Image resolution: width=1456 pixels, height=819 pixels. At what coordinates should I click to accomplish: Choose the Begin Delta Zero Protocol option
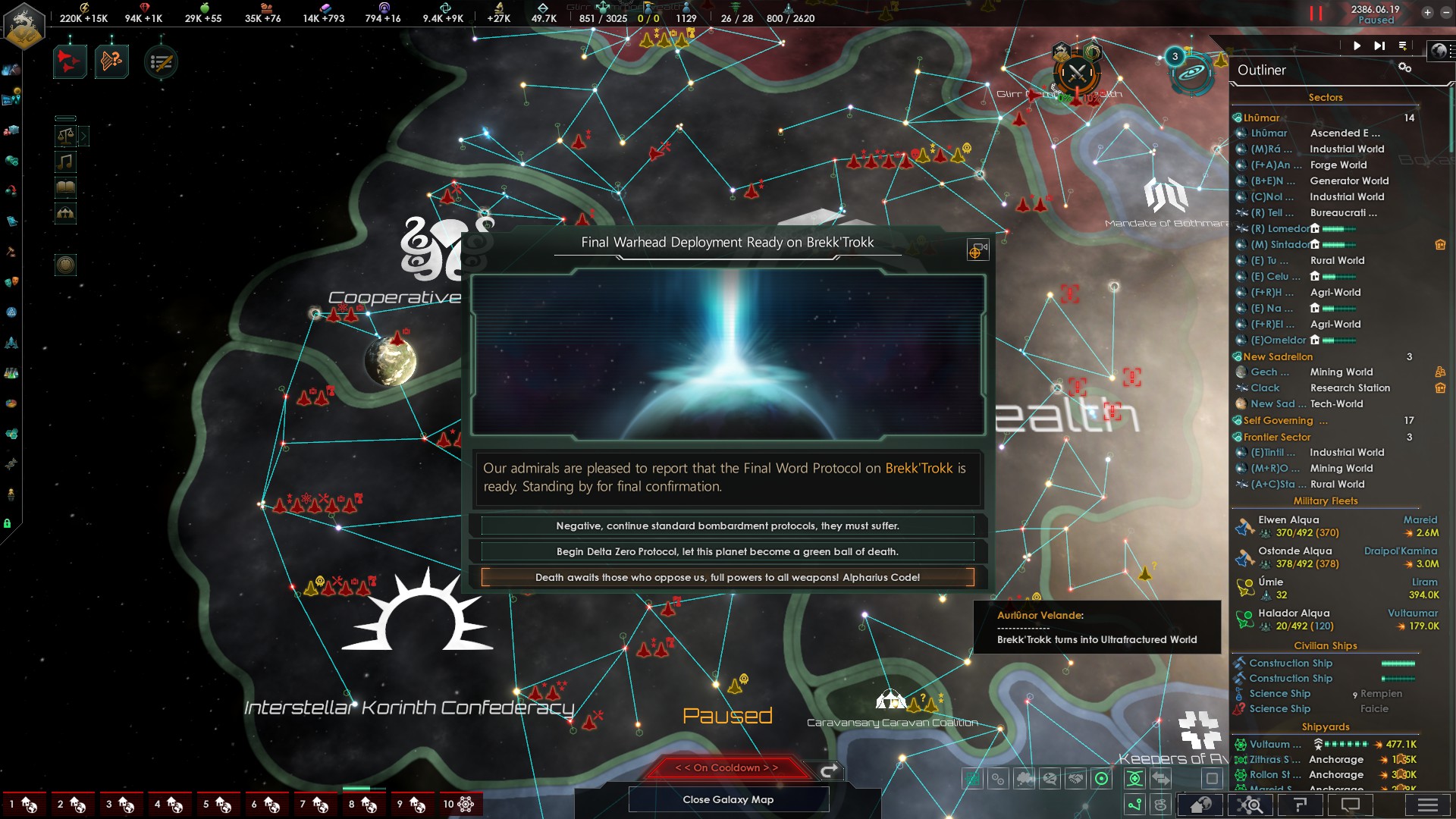pyautogui.click(x=727, y=551)
